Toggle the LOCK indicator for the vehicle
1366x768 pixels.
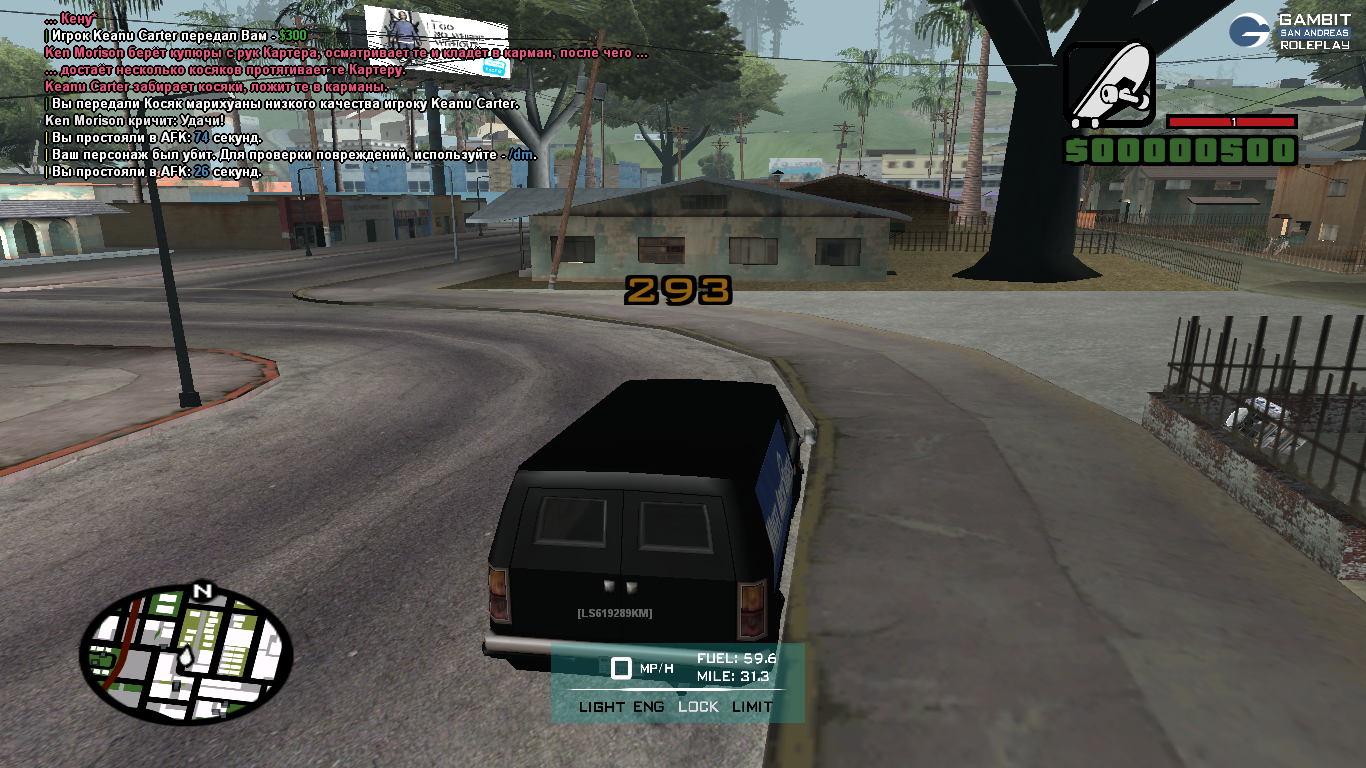pyautogui.click(x=698, y=707)
